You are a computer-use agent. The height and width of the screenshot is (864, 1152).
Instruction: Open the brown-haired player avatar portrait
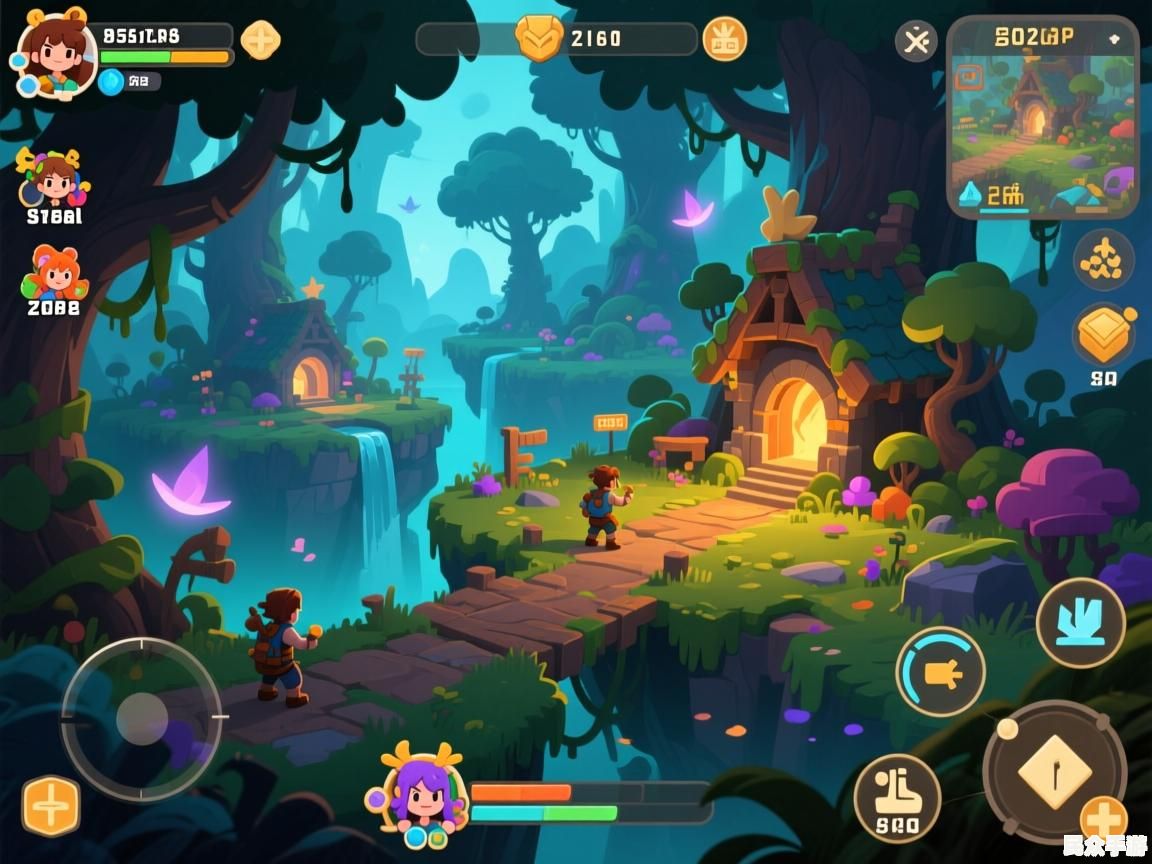(56, 56)
